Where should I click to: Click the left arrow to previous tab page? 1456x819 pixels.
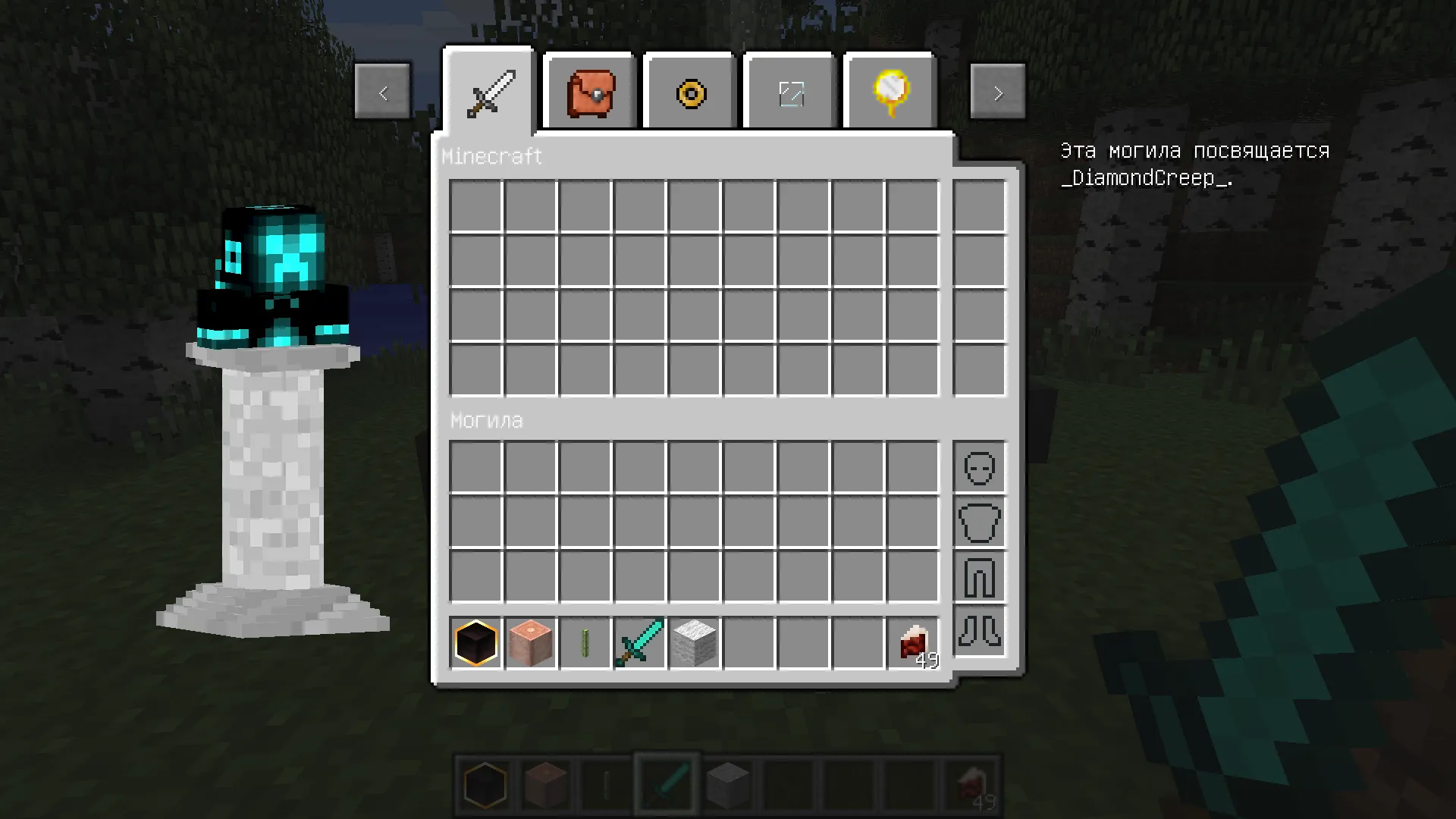(x=382, y=91)
